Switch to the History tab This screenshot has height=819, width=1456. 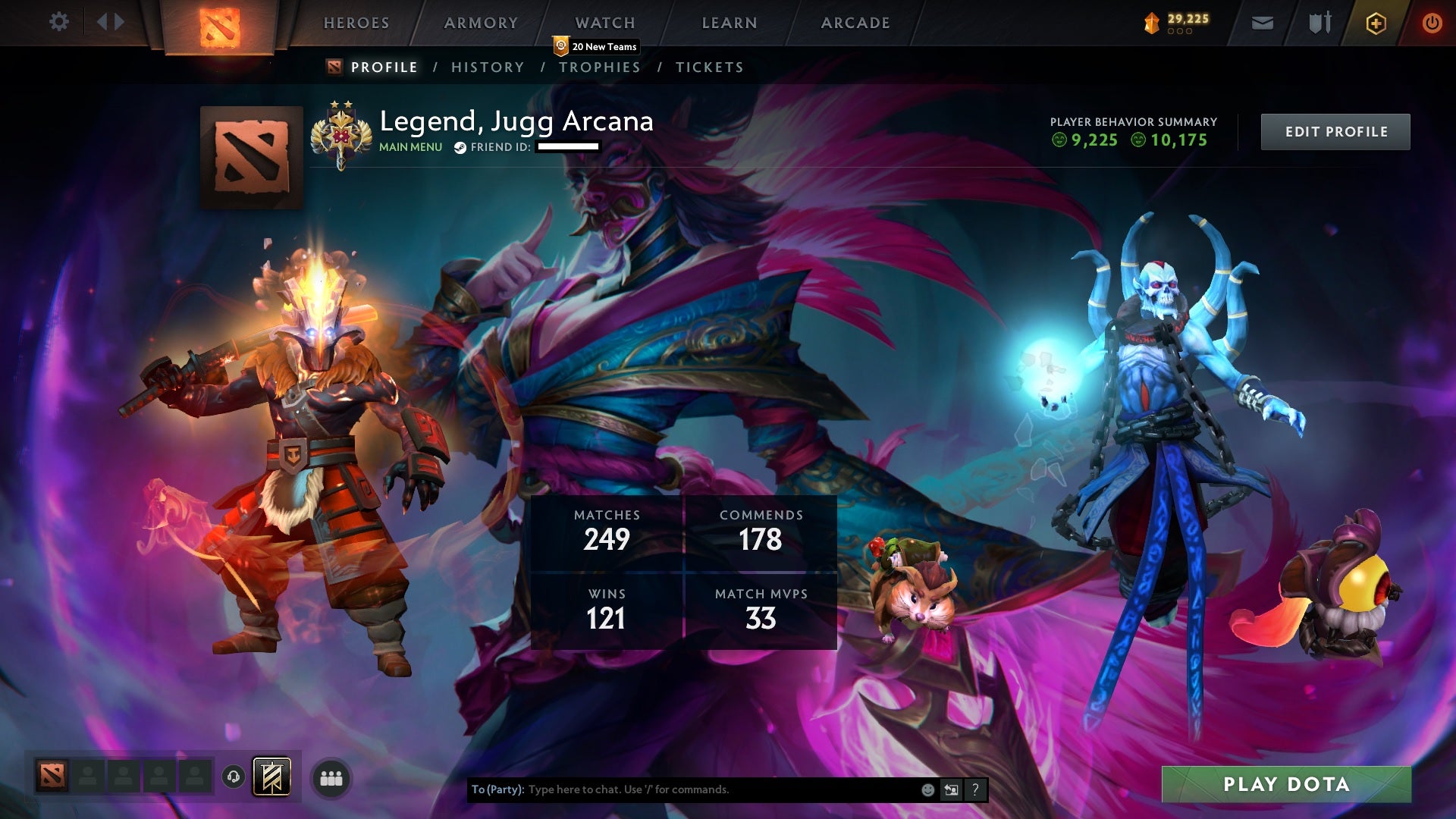[487, 67]
